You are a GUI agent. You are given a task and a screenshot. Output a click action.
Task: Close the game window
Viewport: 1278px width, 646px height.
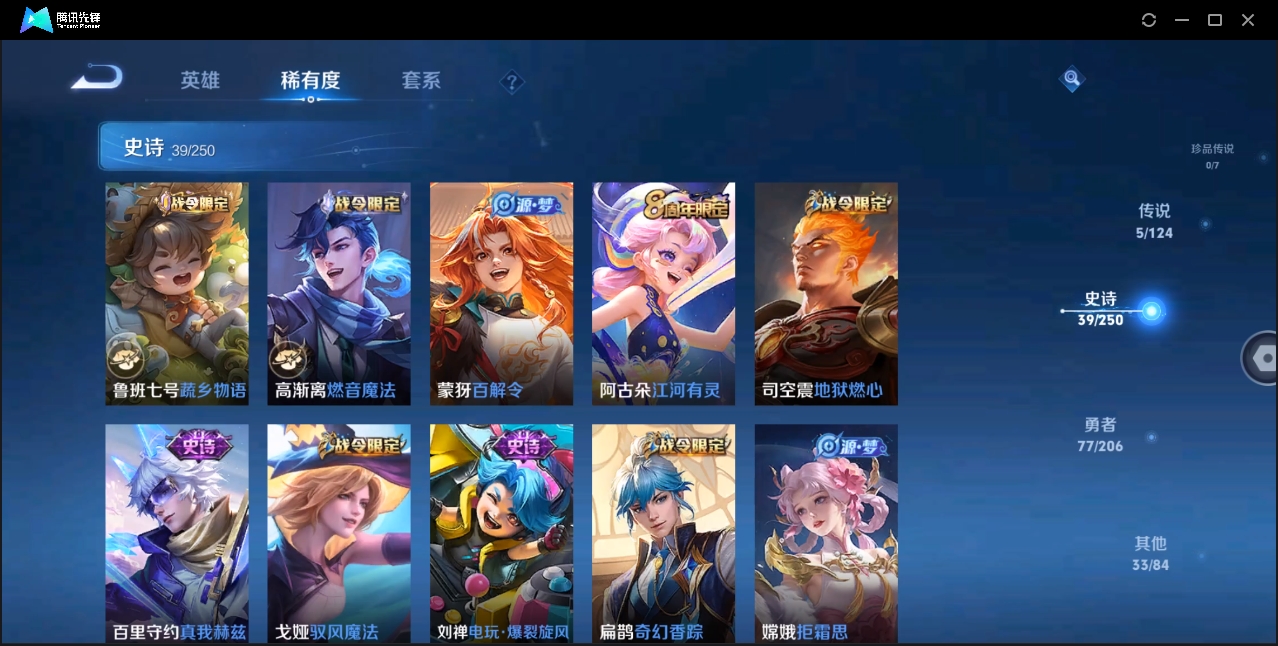click(x=1248, y=20)
